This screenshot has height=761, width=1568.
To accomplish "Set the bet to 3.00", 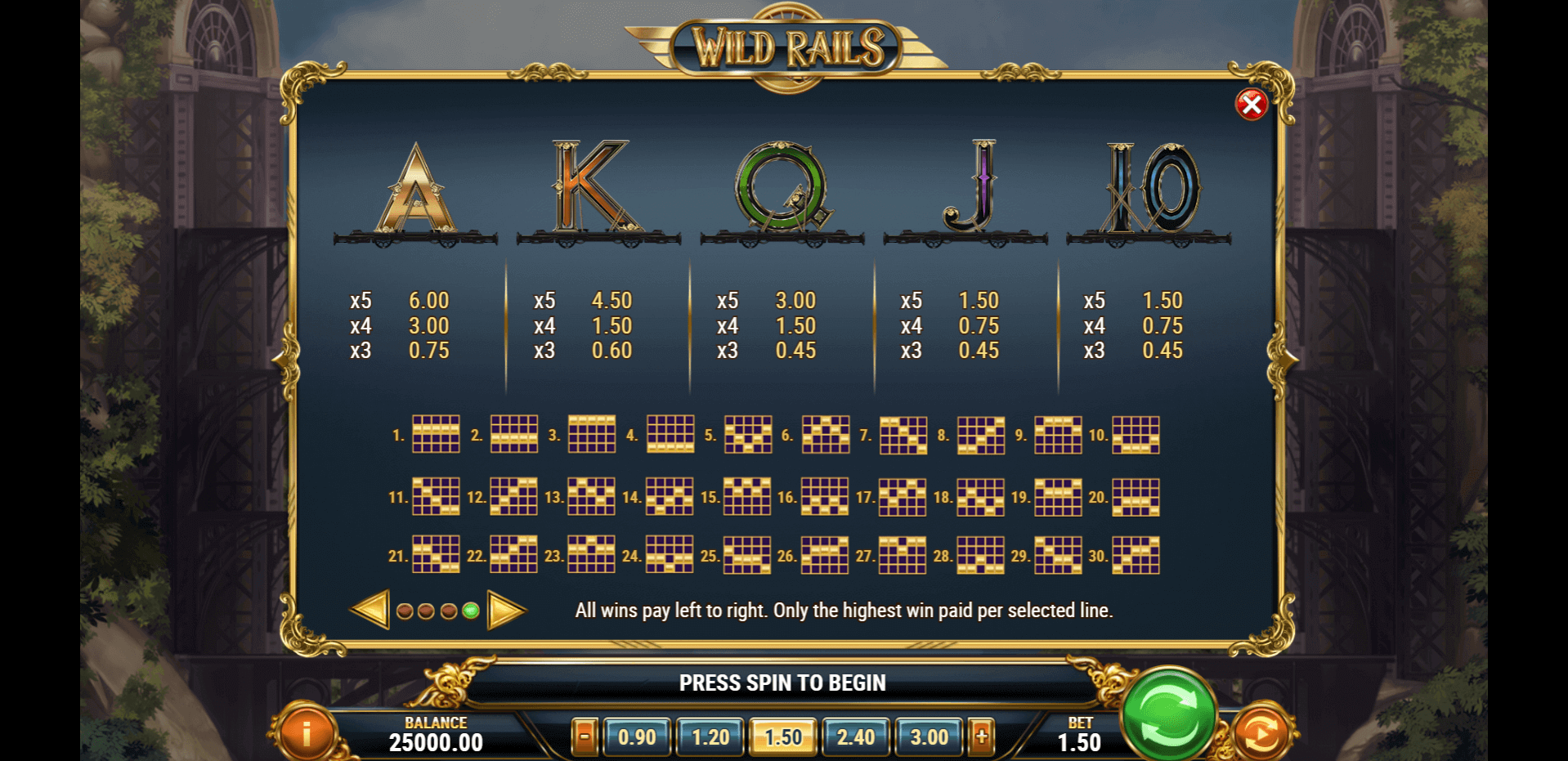I will coord(929,736).
